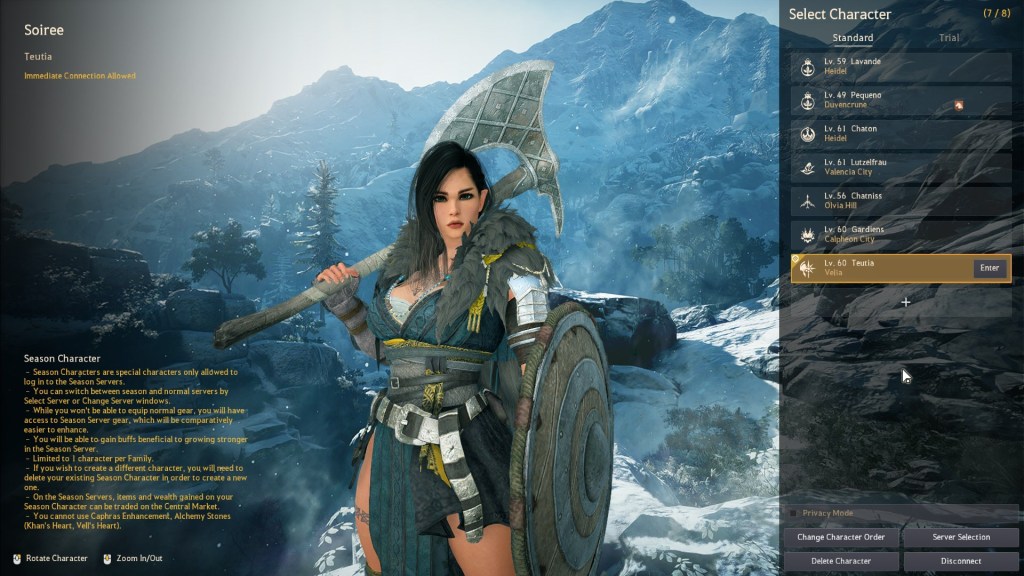Pick the Lv. 61 Lutzelfrau character
Image resolution: width=1024 pixels, height=576 pixels.
pyautogui.click(x=900, y=167)
